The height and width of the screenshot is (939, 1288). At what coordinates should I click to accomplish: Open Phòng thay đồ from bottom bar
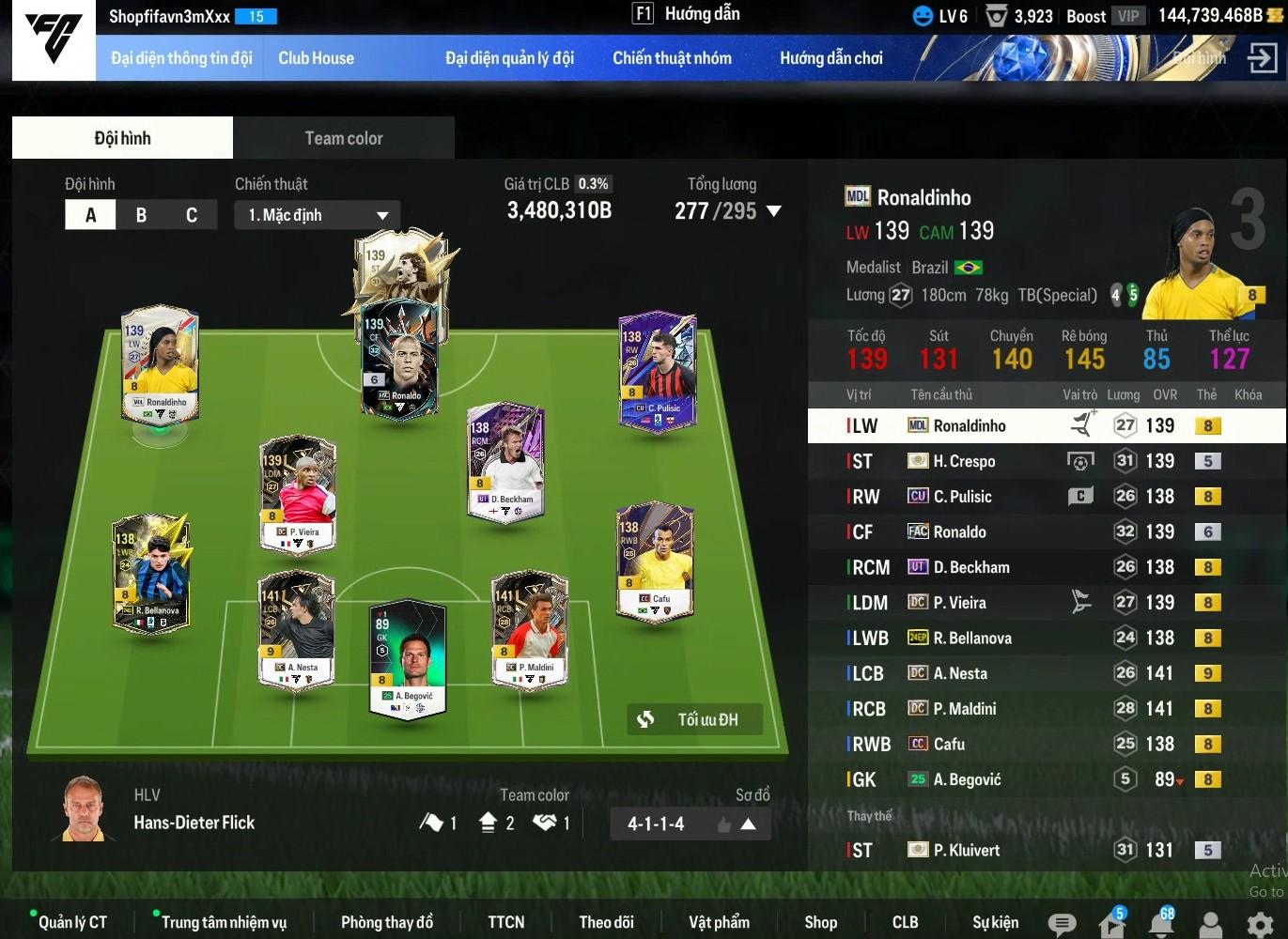coord(387,922)
